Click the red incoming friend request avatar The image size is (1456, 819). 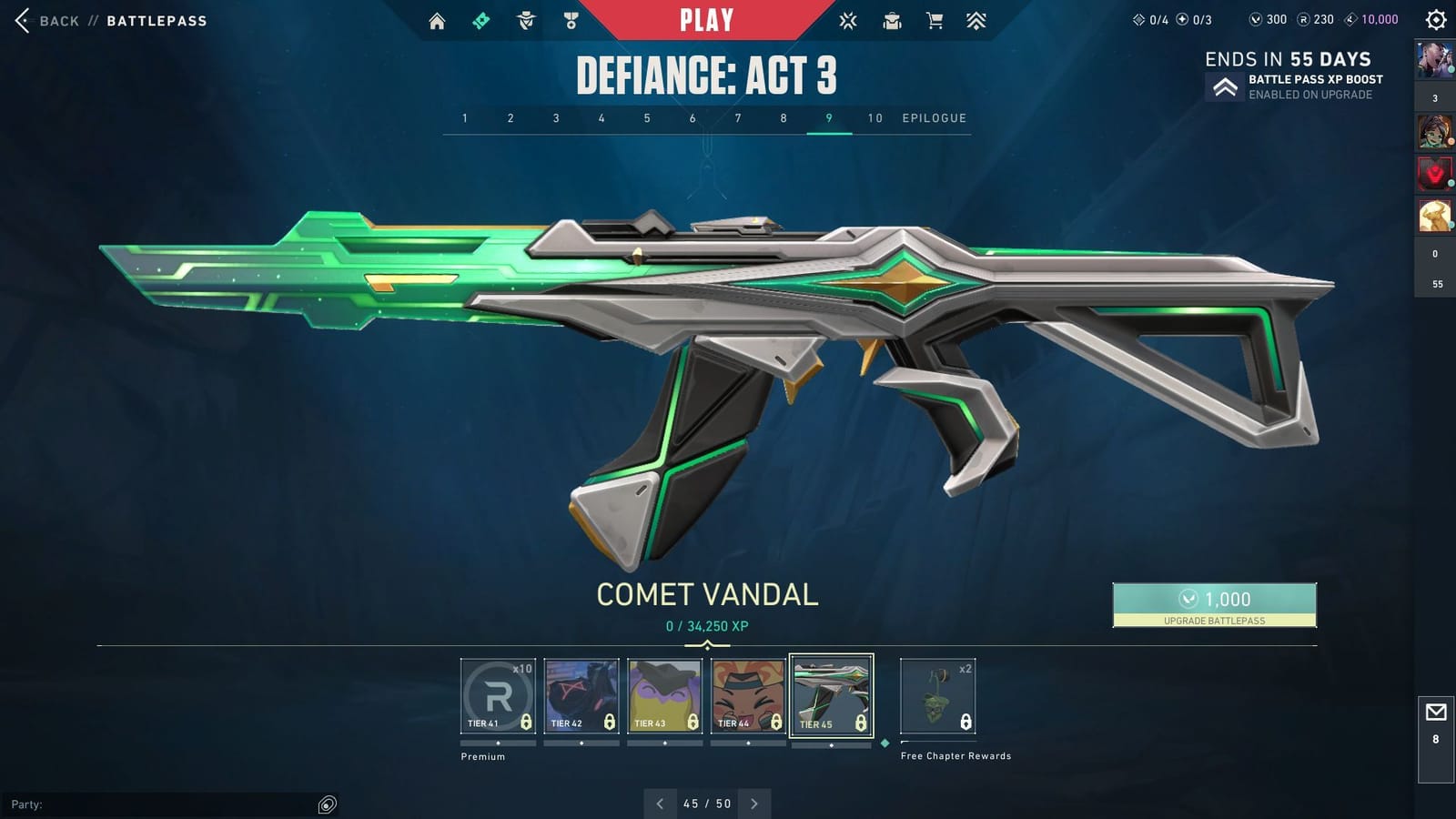[1435, 172]
